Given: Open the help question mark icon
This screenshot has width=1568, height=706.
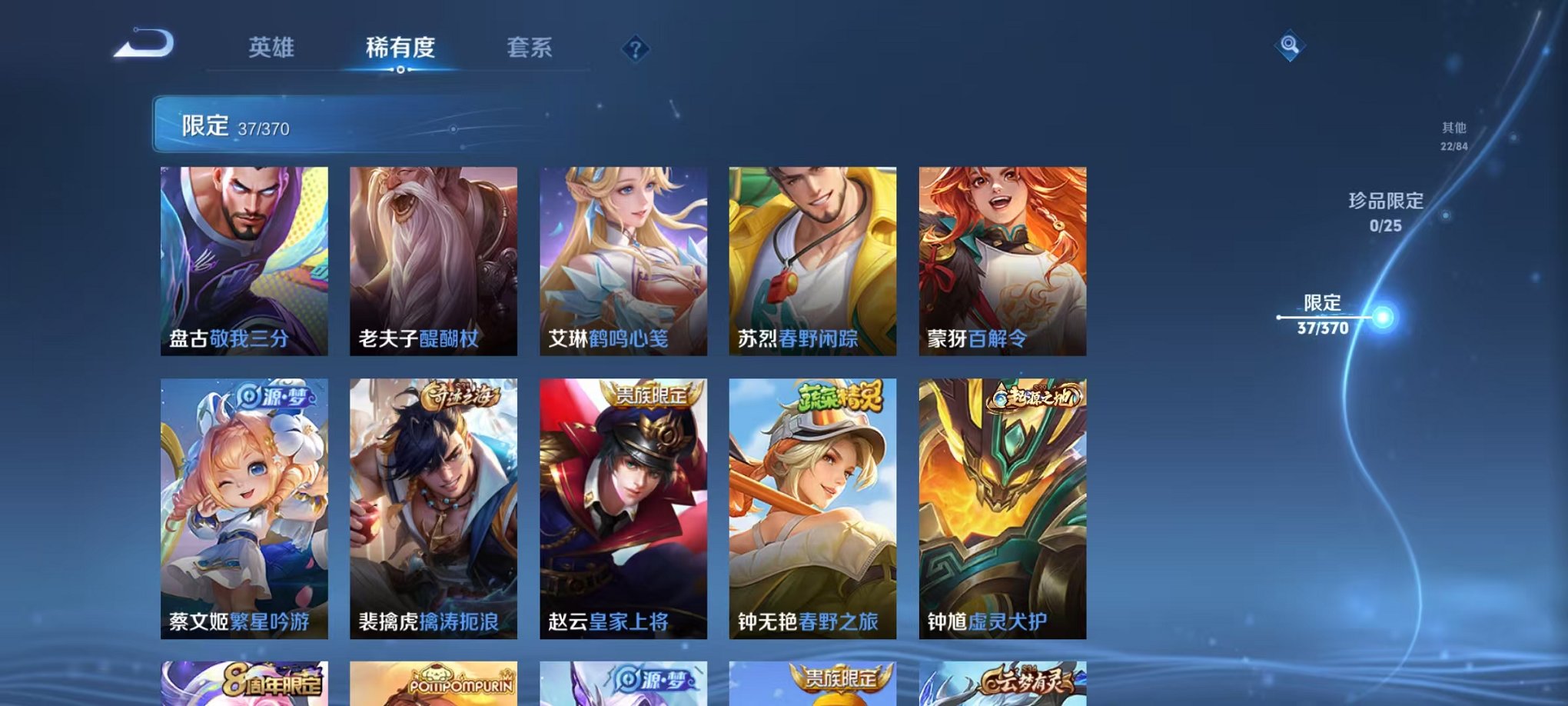Looking at the screenshot, I should click(635, 48).
